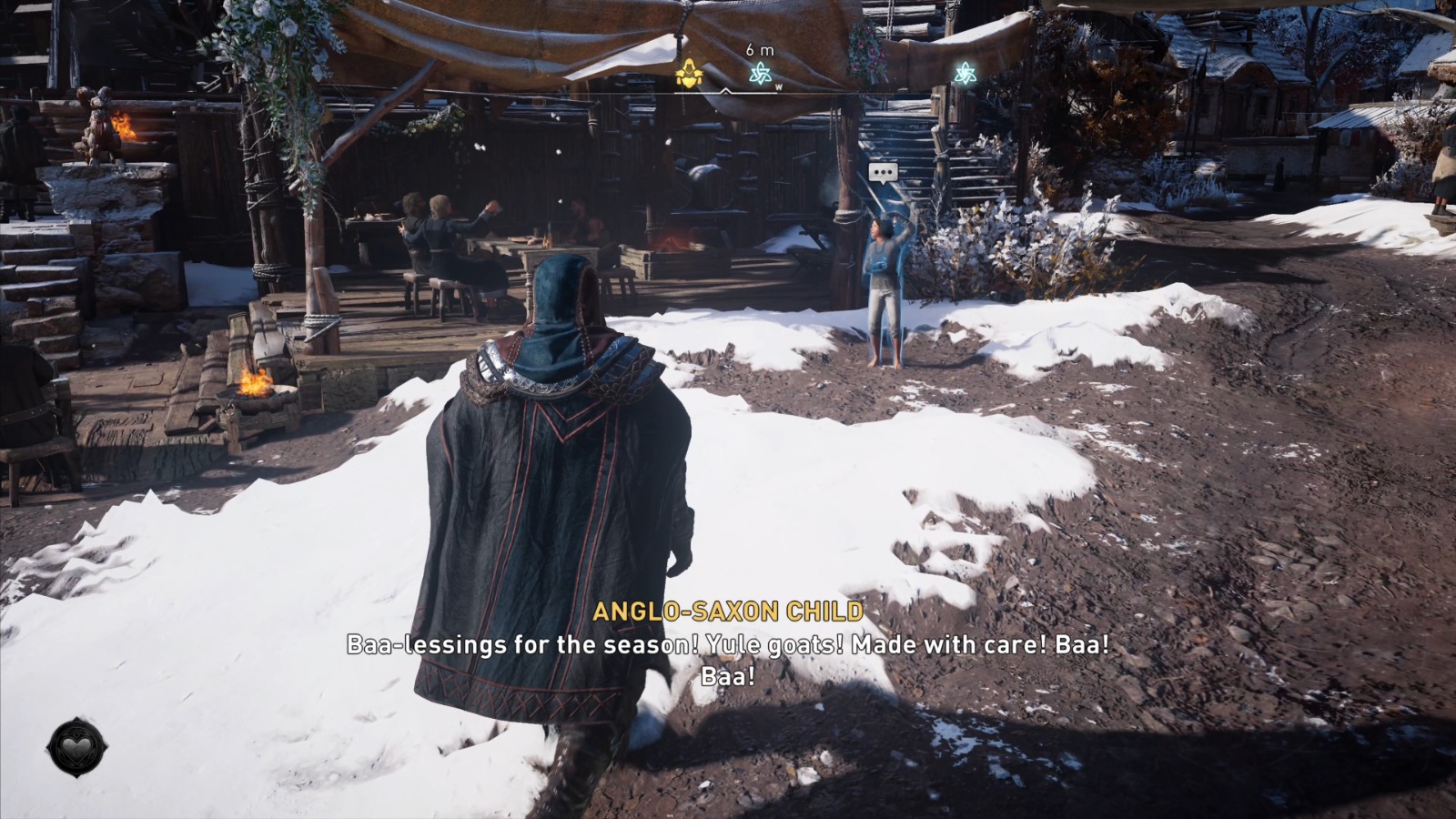Click the yellow quest marker on the compass
The image size is (1456, 819).
click(689, 72)
